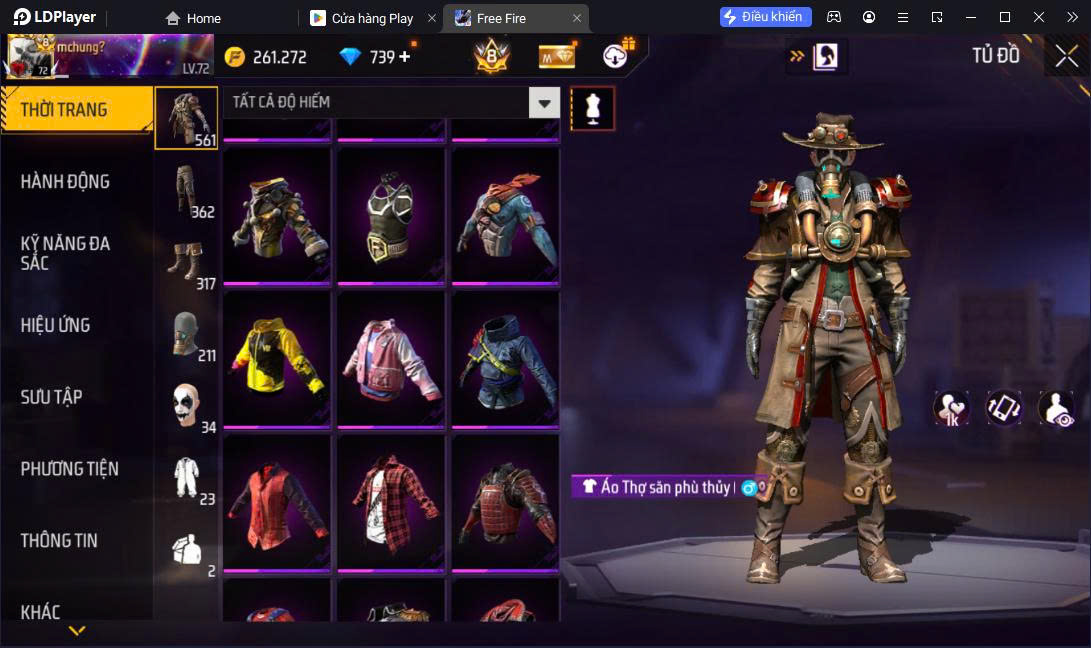
Task: Click the mannequin outfit preview button
Action: [593, 108]
